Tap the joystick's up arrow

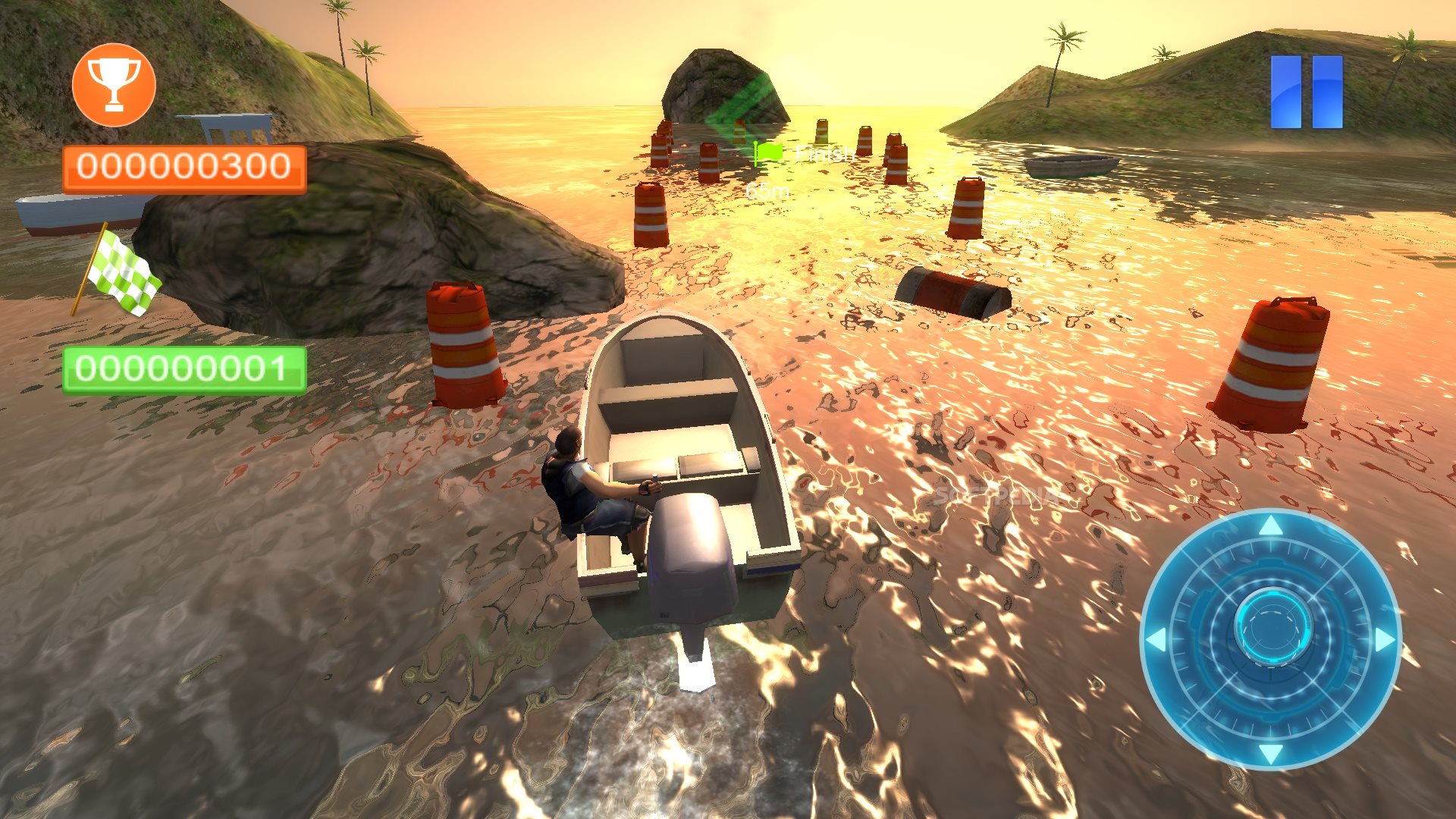pos(1272,525)
